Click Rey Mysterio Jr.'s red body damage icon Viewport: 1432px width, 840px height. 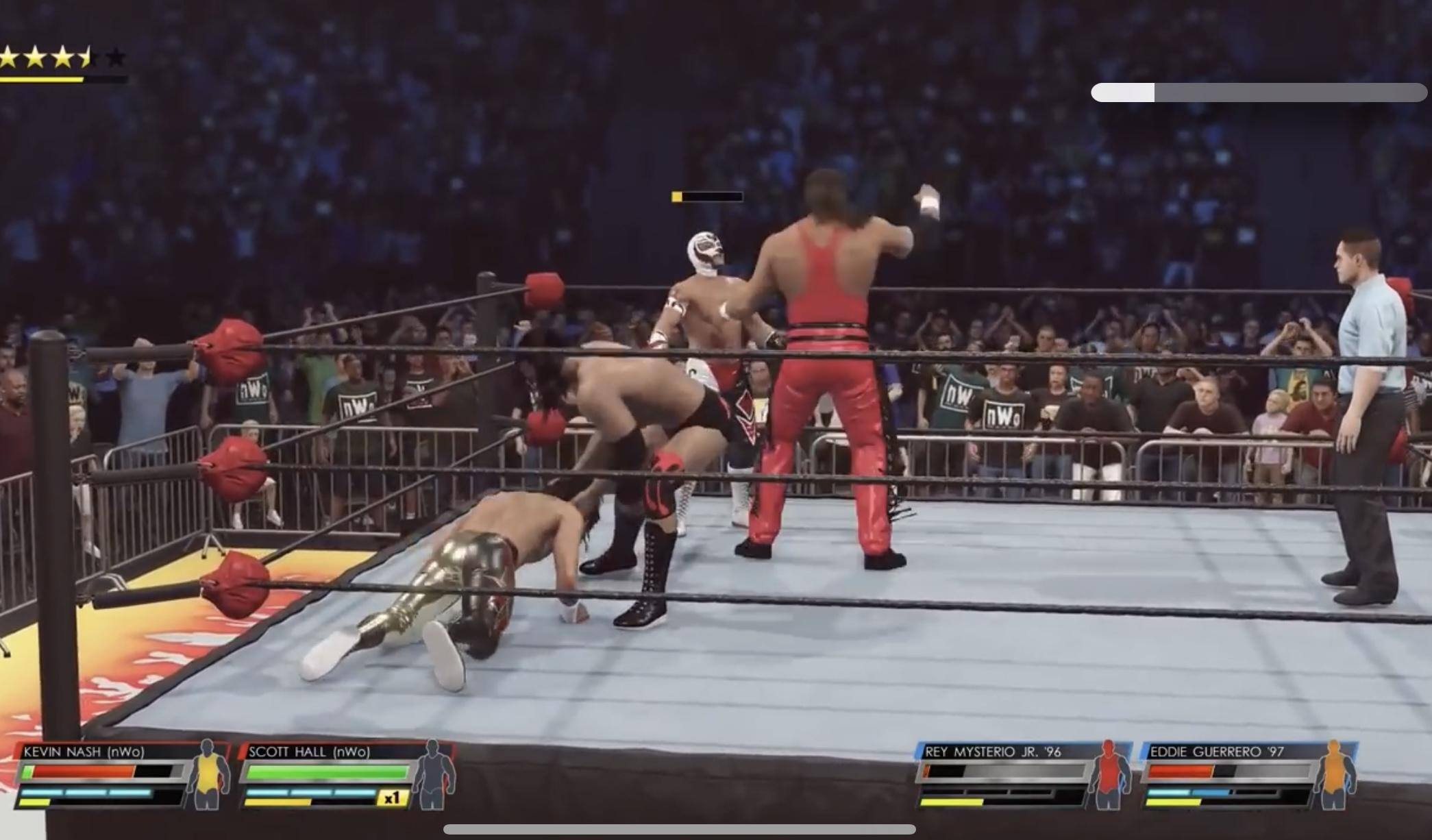coord(1108,775)
